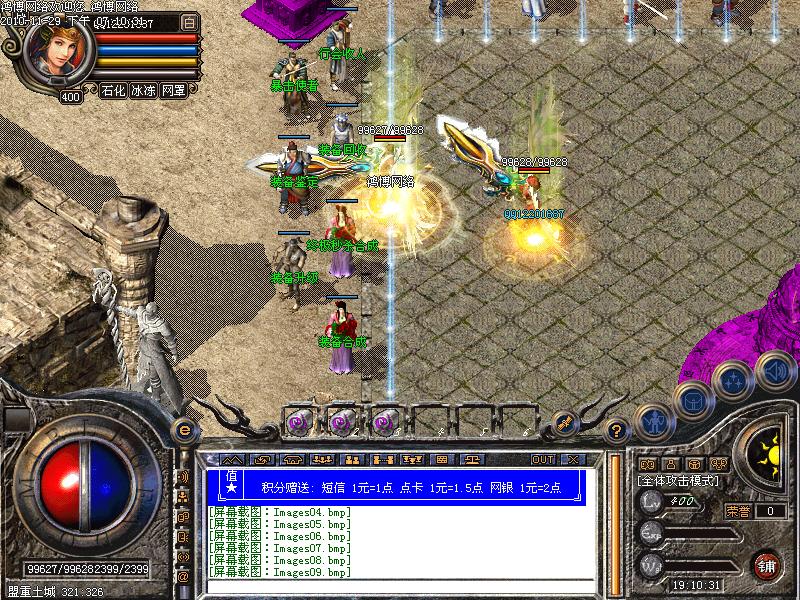Close the chat panel with the X button
The image size is (800, 600).
[572, 459]
